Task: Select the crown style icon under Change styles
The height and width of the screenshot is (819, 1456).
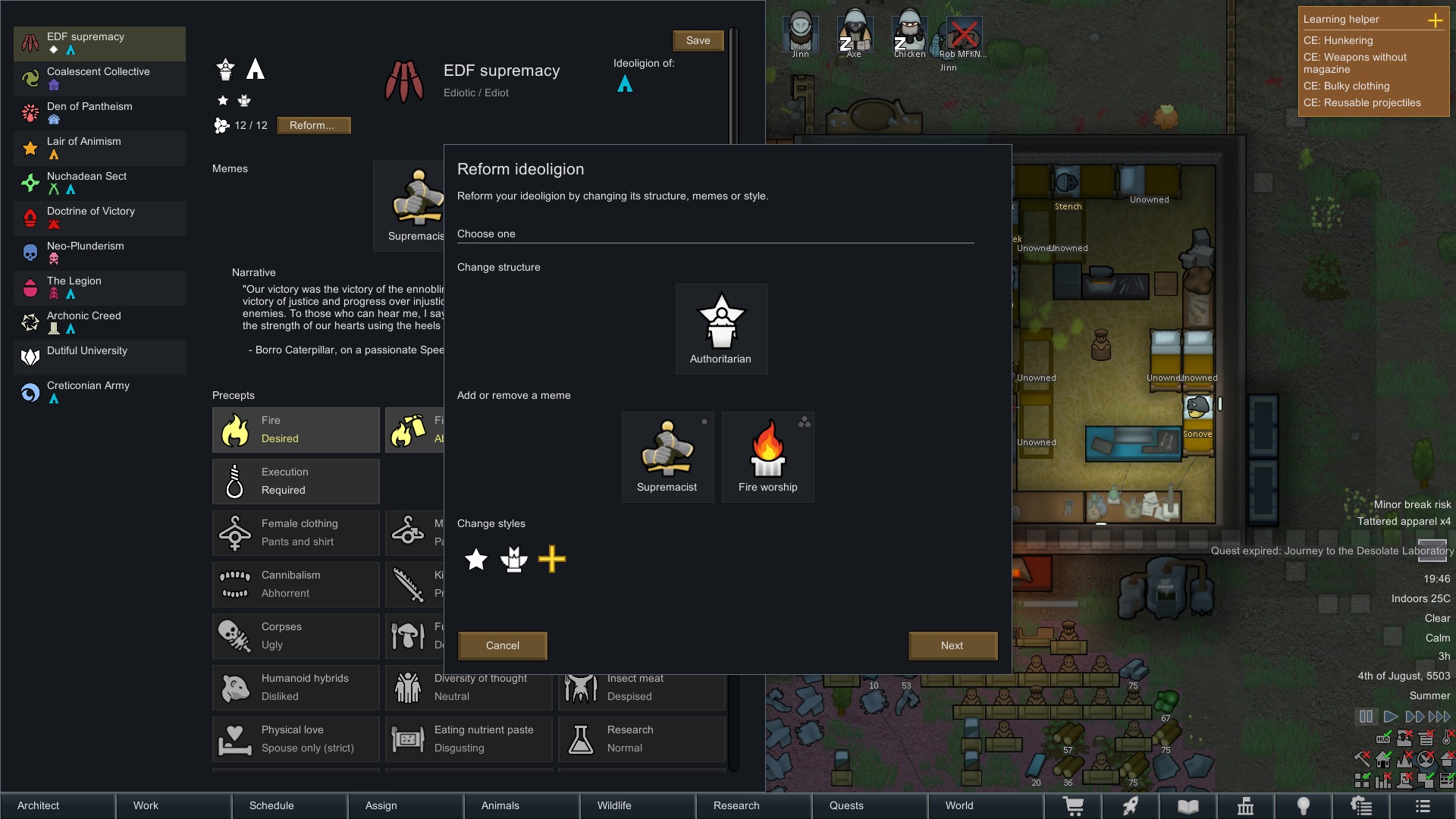Action: point(514,560)
